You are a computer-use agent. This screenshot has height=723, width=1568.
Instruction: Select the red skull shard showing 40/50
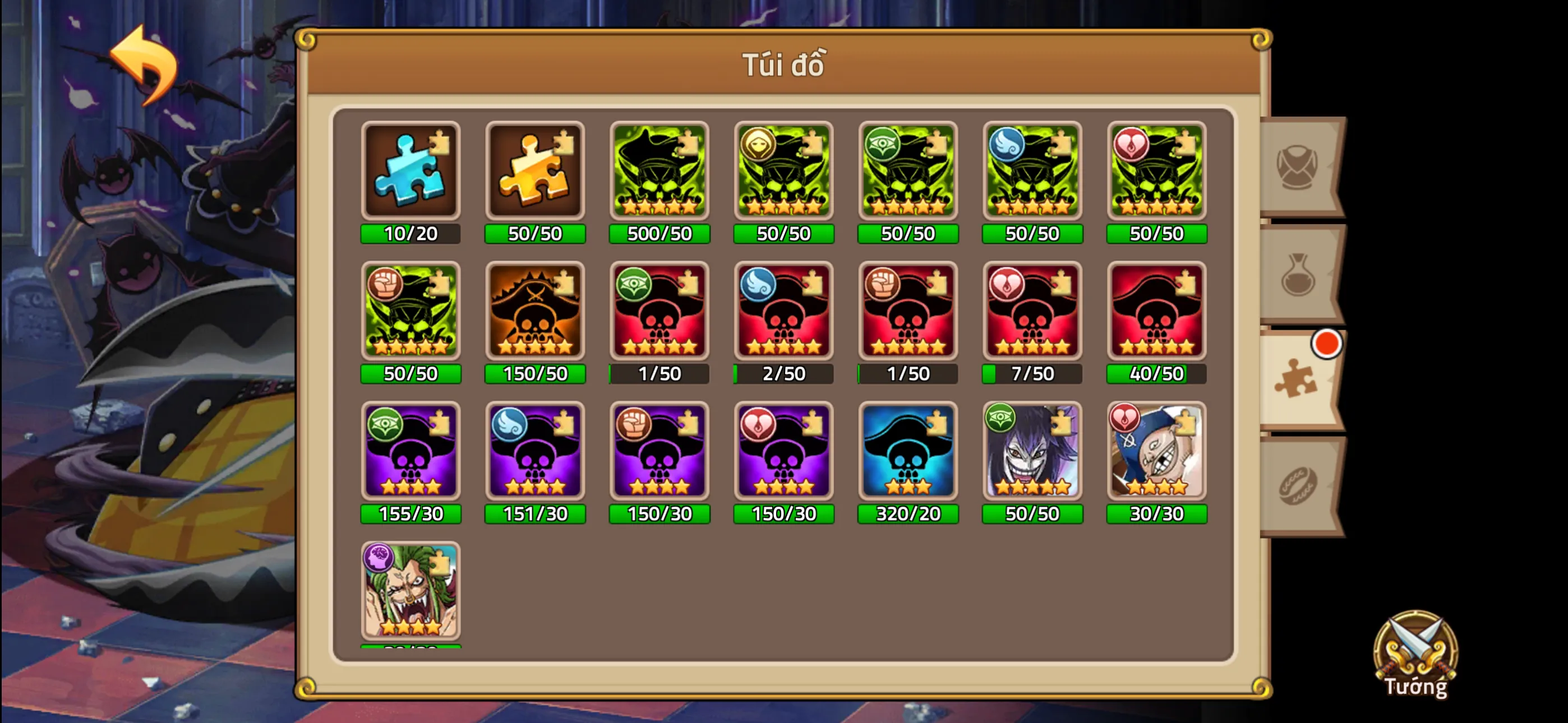coord(1156,312)
